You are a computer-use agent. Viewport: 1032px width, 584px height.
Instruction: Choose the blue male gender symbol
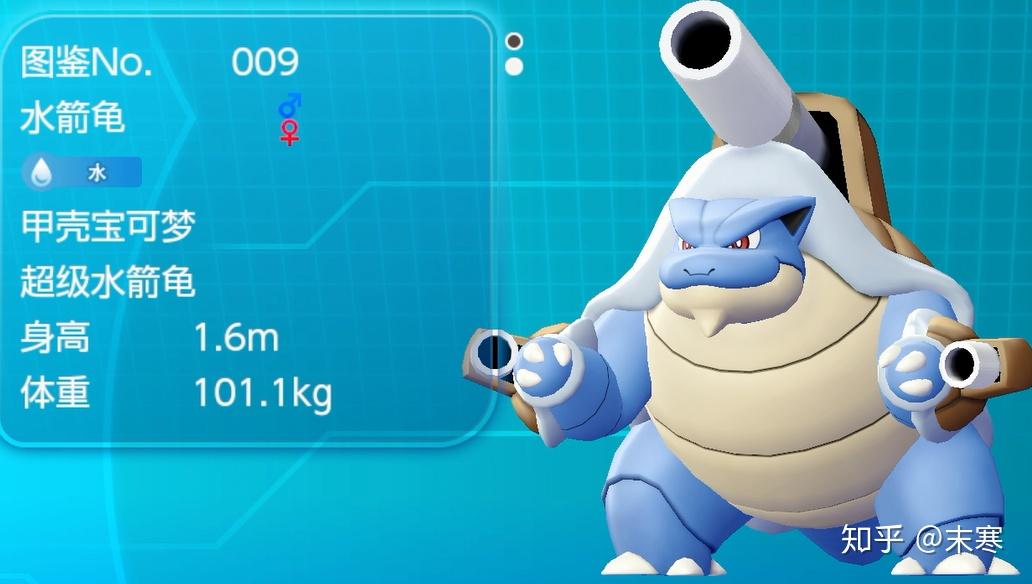(x=289, y=105)
